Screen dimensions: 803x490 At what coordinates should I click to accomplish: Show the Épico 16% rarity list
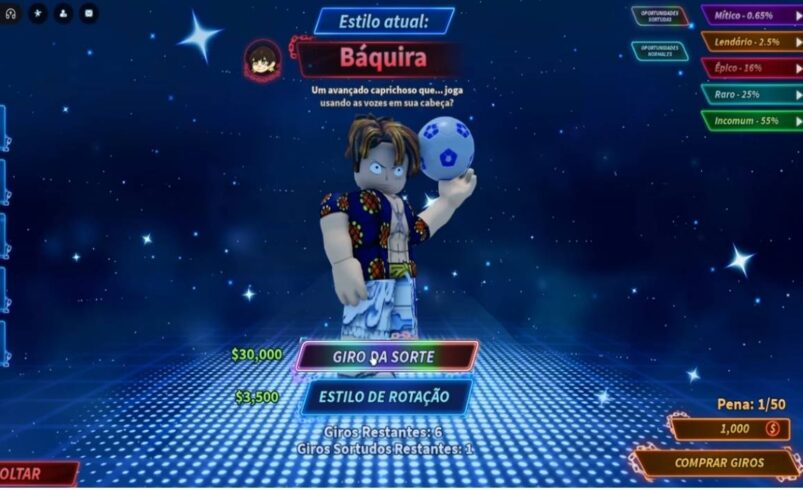(750, 68)
